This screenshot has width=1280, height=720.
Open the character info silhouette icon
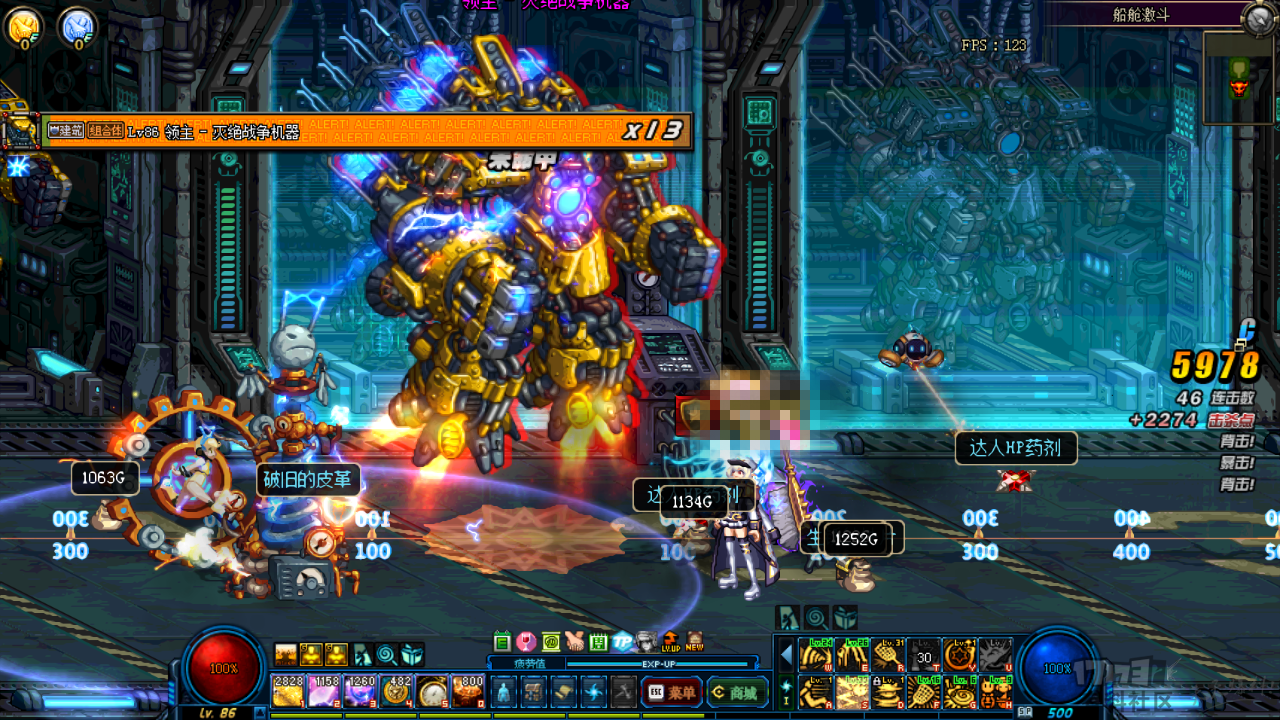[x=503, y=691]
